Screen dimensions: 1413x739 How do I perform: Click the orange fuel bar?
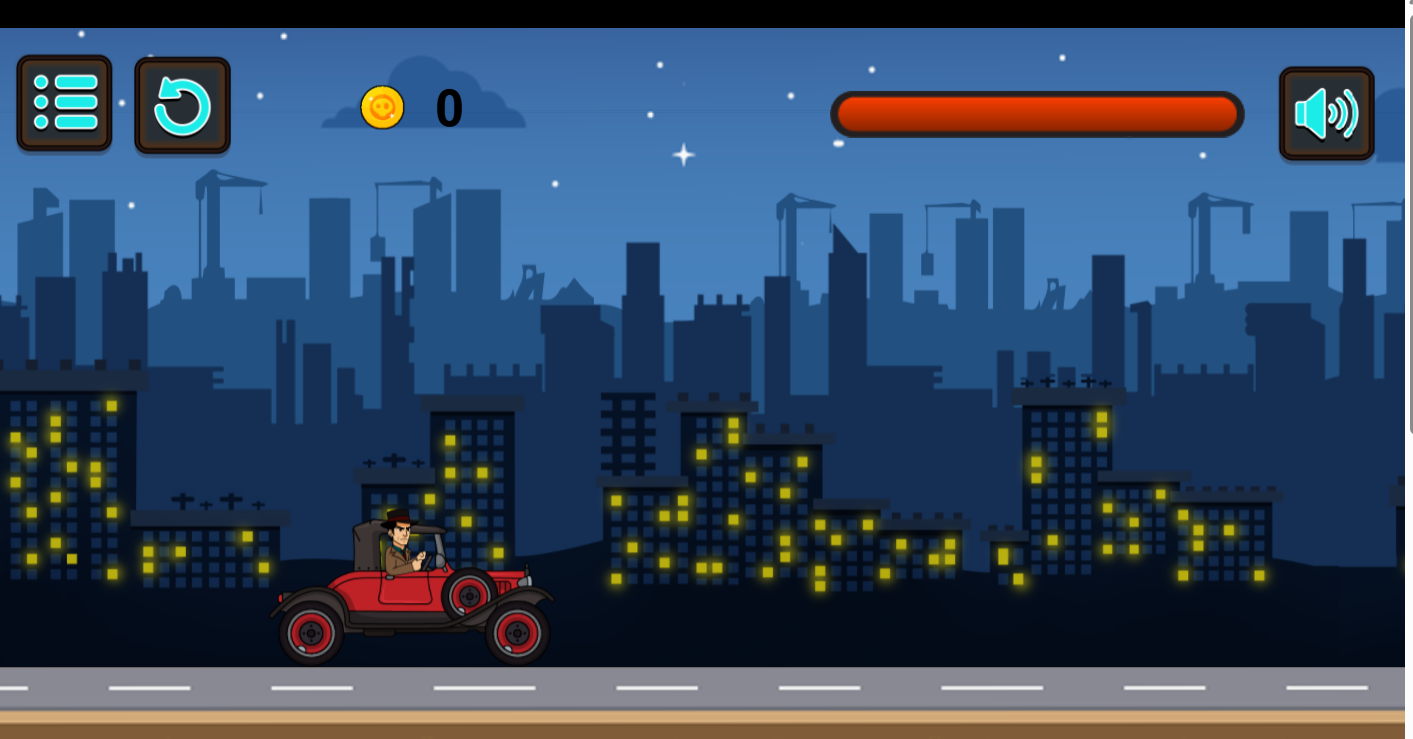[x=1037, y=113]
